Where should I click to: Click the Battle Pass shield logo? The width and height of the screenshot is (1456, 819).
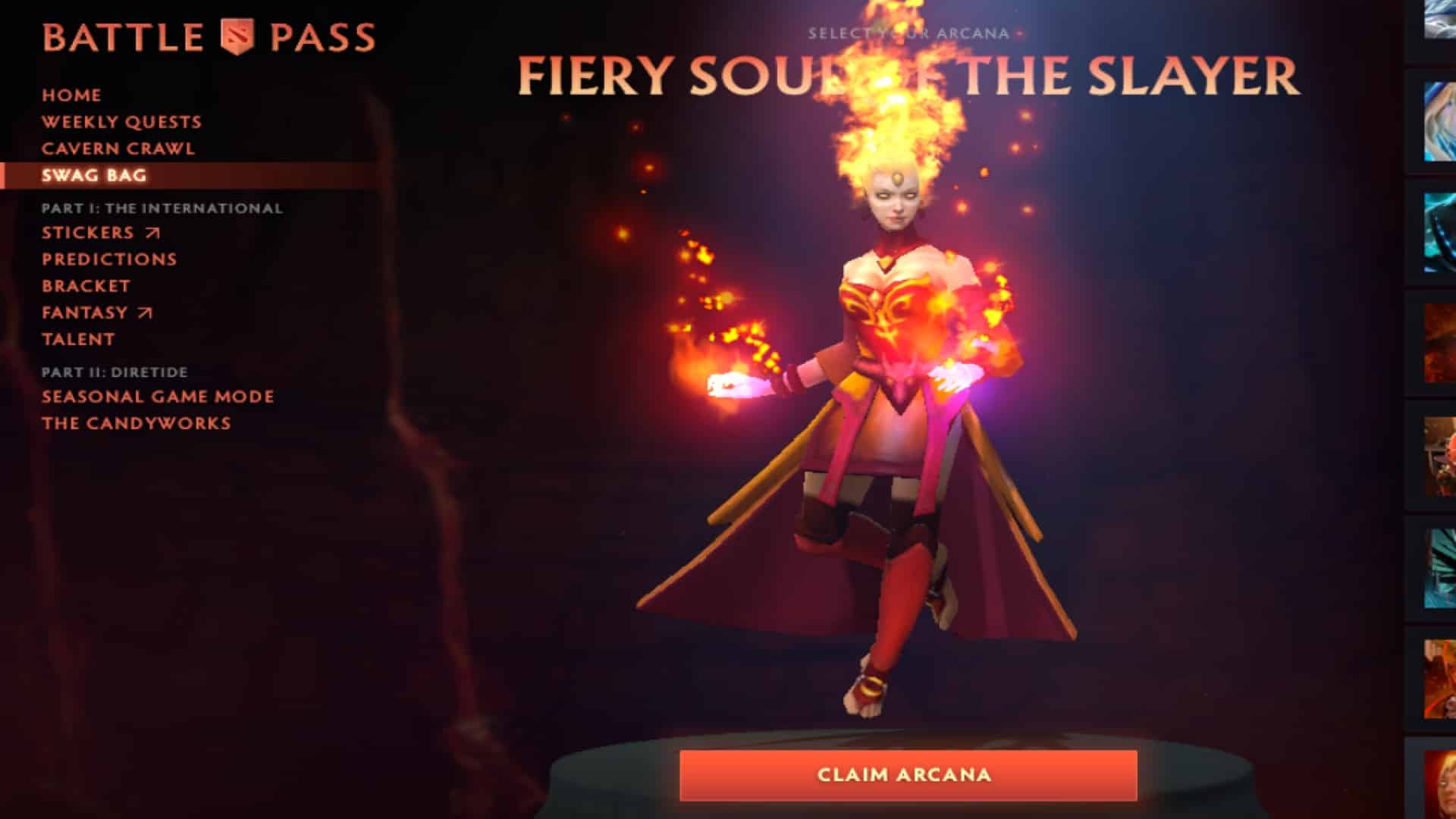click(x=237, y=33)
